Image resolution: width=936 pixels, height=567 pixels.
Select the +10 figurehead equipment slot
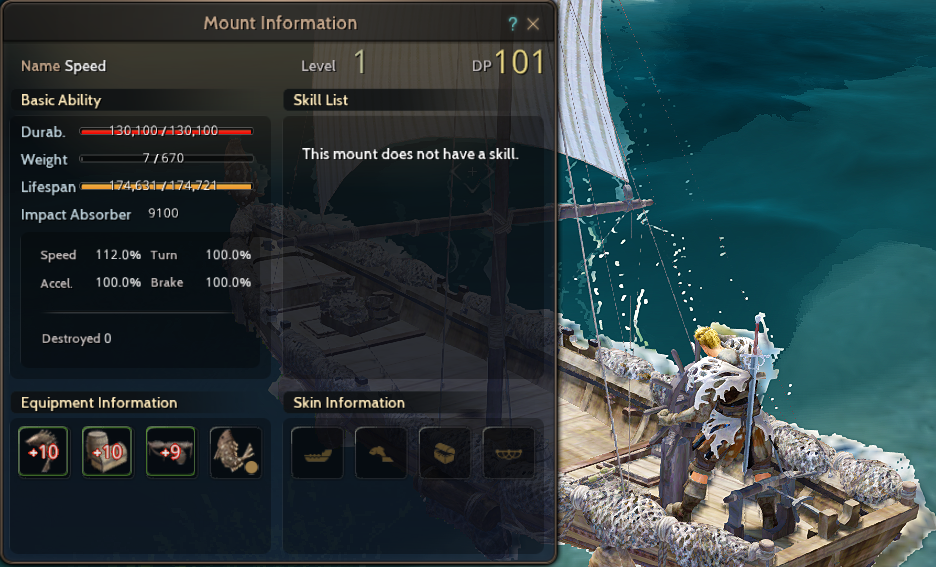(43, 452)
